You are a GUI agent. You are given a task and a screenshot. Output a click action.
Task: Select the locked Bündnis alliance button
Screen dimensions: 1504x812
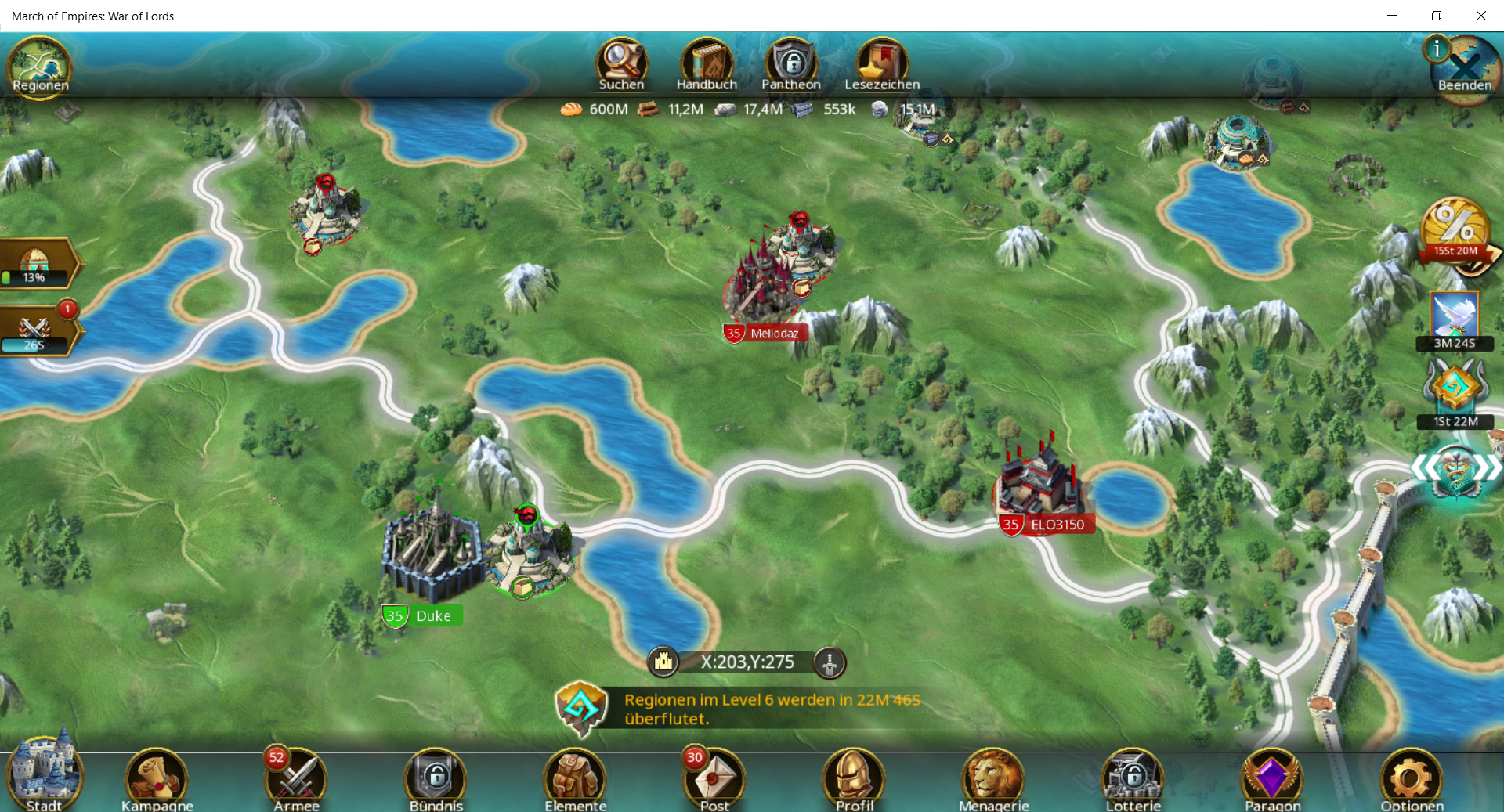point(436,779)
